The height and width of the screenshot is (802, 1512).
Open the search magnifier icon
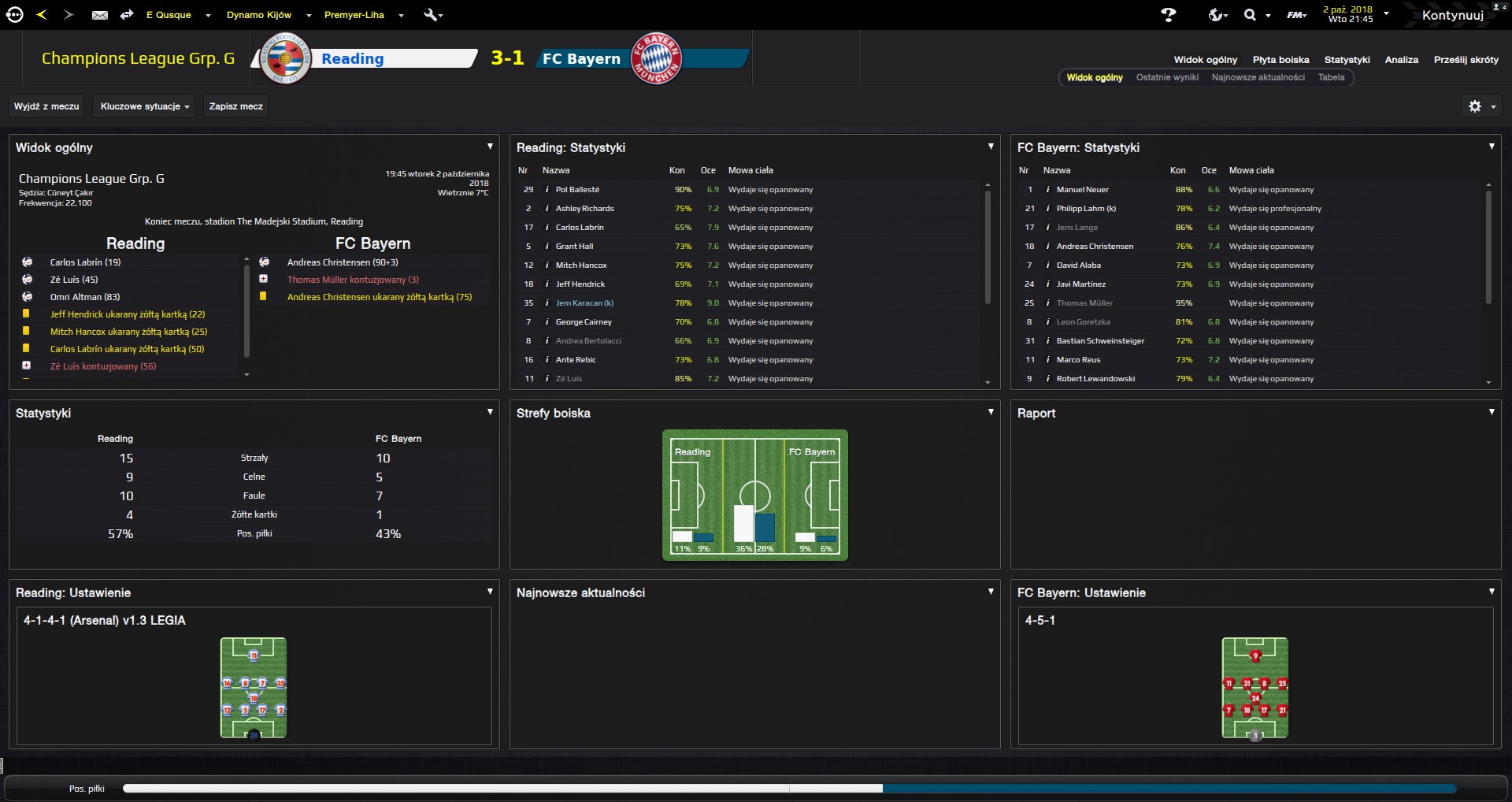coord(1250,15)
